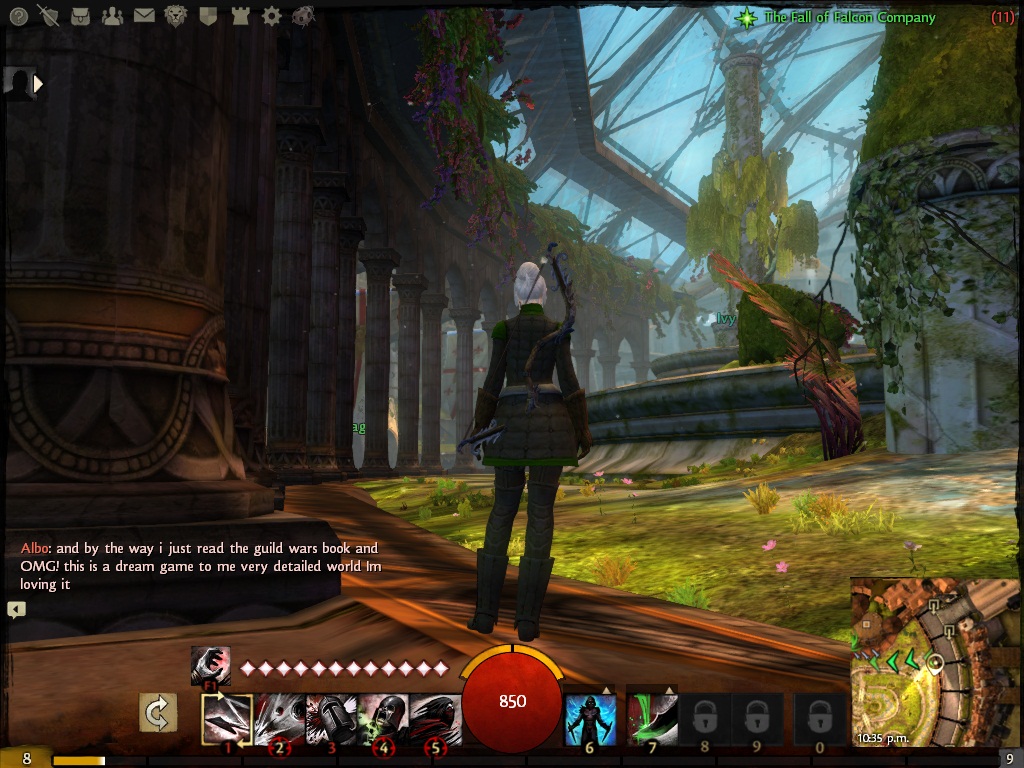Image resolution: width=1024 pixels, height=768 pixels.
Task: Activate the green blade utility skill
Action: click(652, 719)
